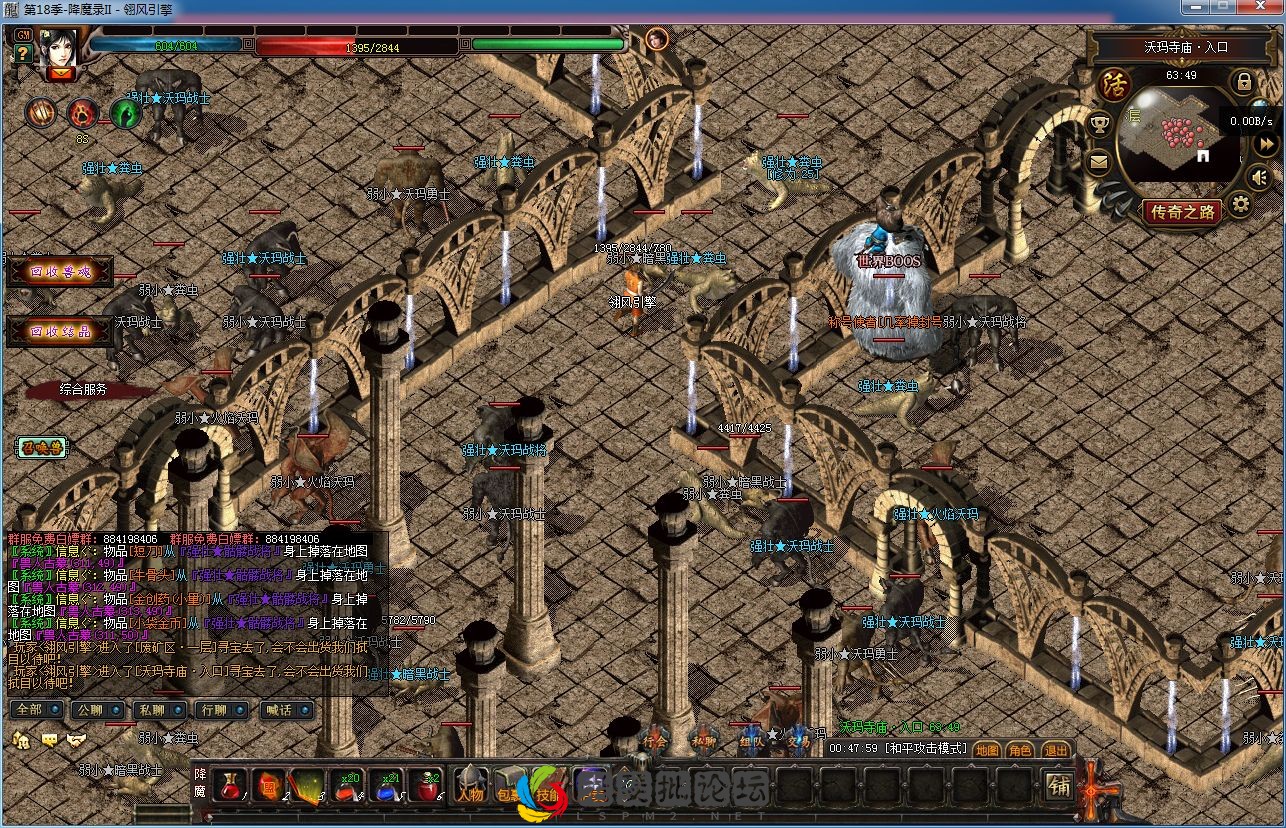Viewport: 1286px width, 828px height.
Task: Open the 综合服务 menu
Action: (84, 390)
